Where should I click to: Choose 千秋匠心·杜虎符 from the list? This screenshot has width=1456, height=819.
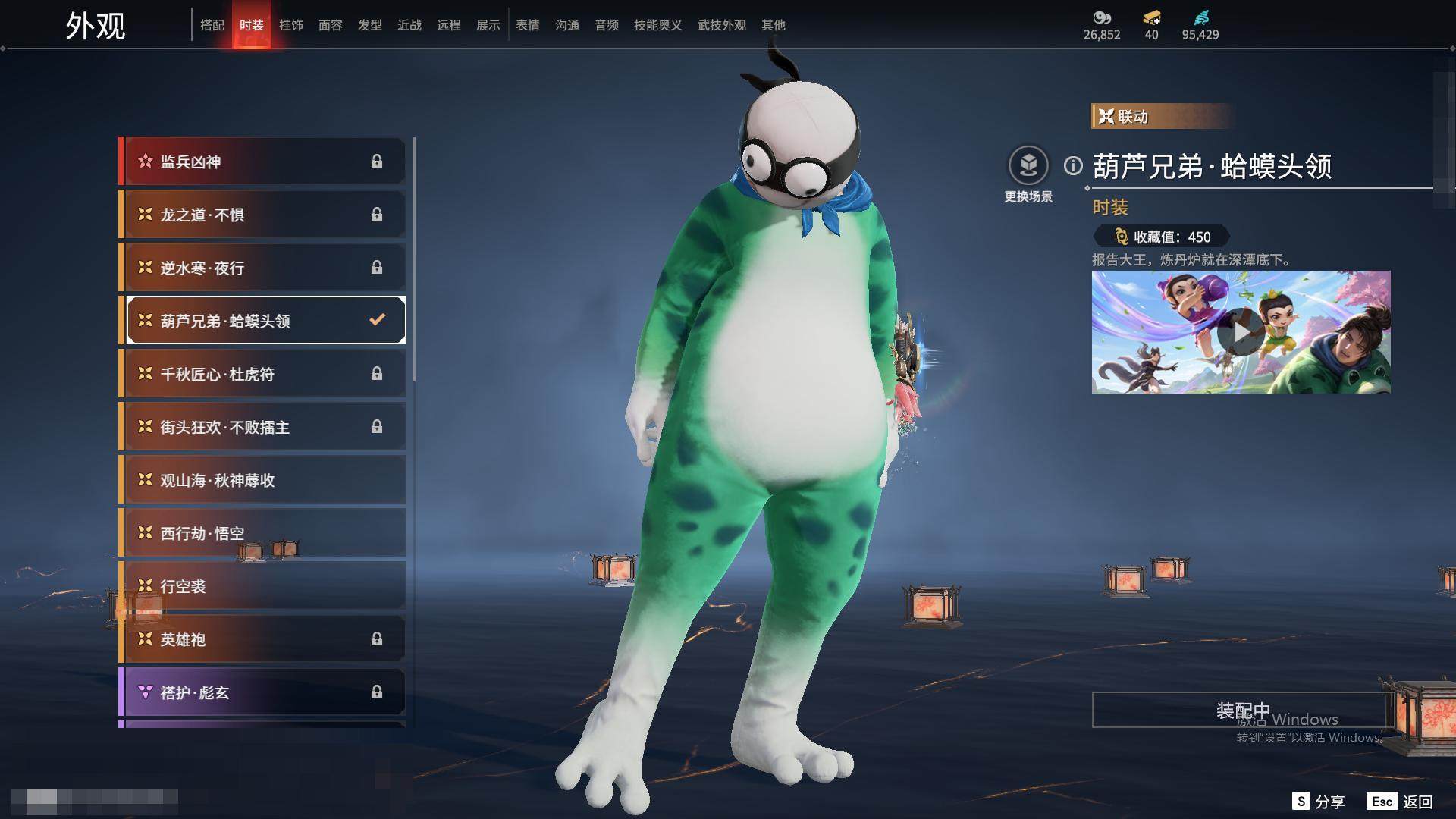click(x=262, y=374)
